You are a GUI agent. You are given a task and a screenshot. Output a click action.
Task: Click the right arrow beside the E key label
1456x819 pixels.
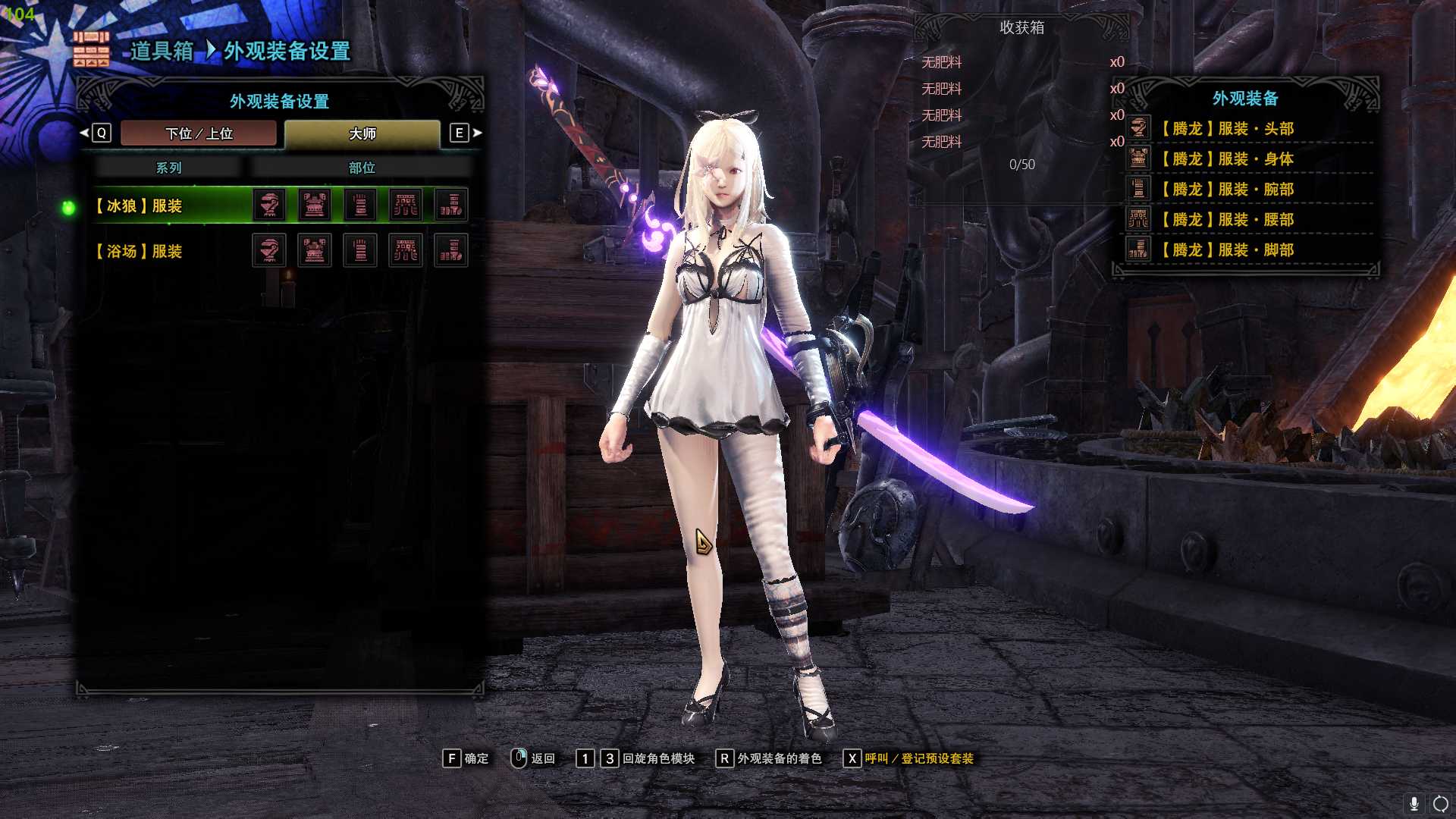pos(477,133)
